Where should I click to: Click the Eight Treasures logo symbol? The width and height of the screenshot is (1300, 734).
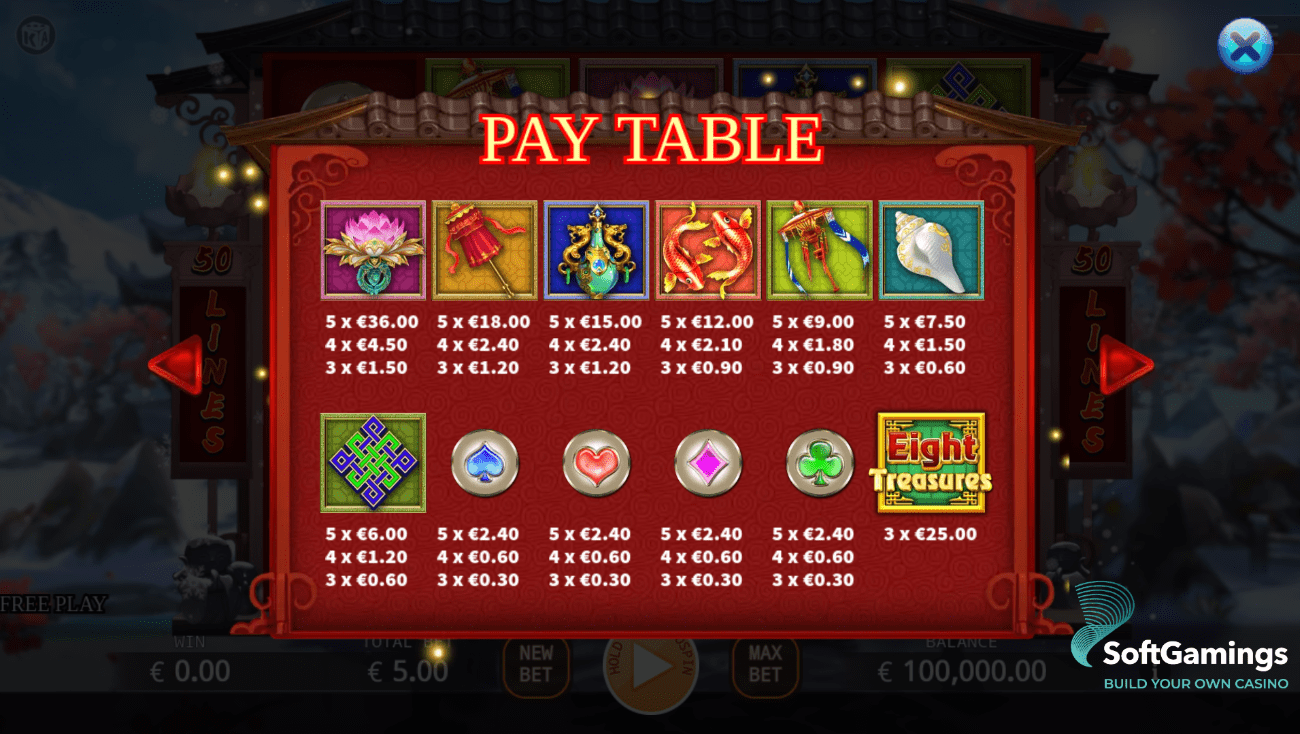[x=930, y=462]
